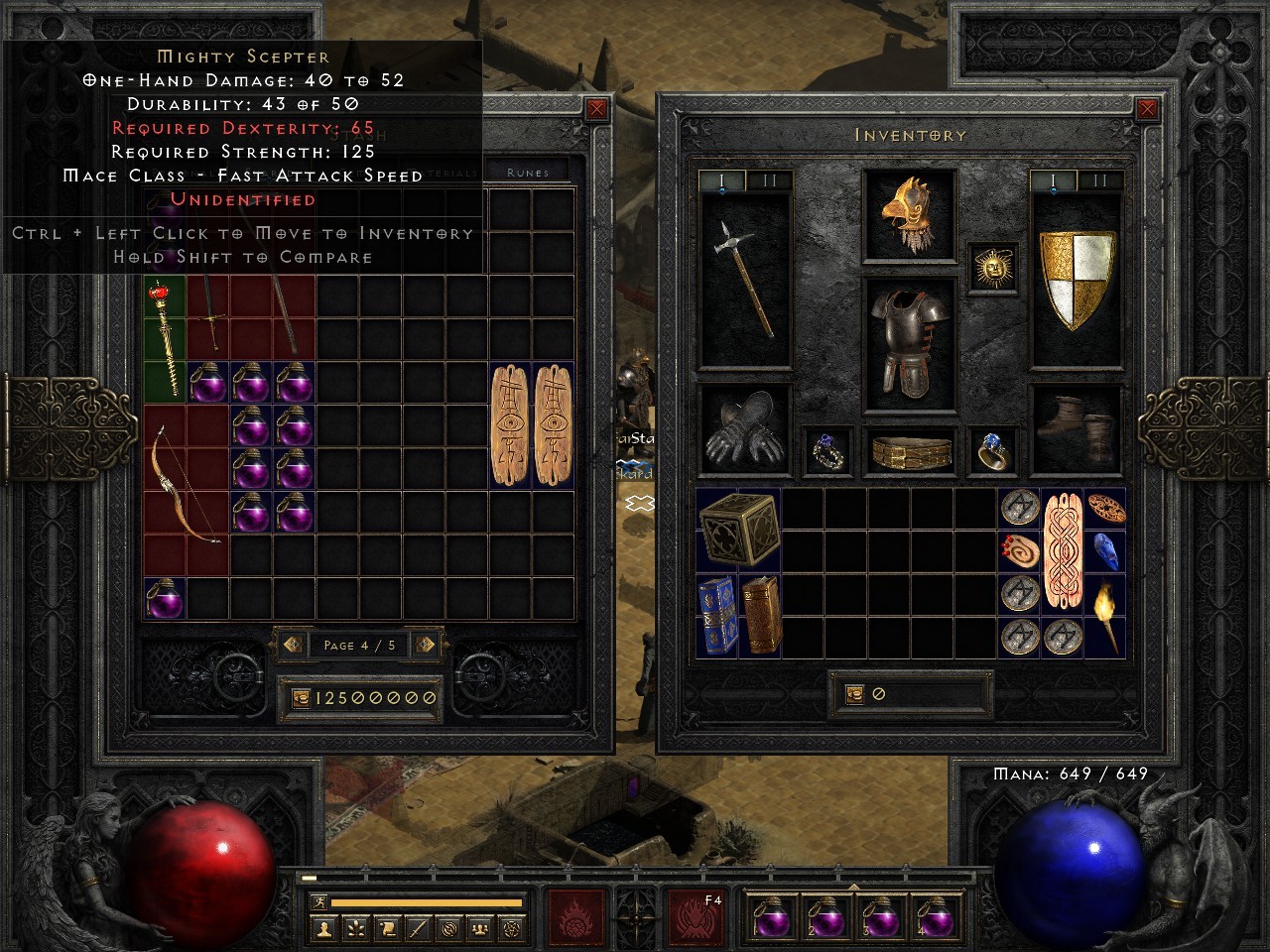
Task: Open the quest log scroll icon
Action: (x=387, y=927)
